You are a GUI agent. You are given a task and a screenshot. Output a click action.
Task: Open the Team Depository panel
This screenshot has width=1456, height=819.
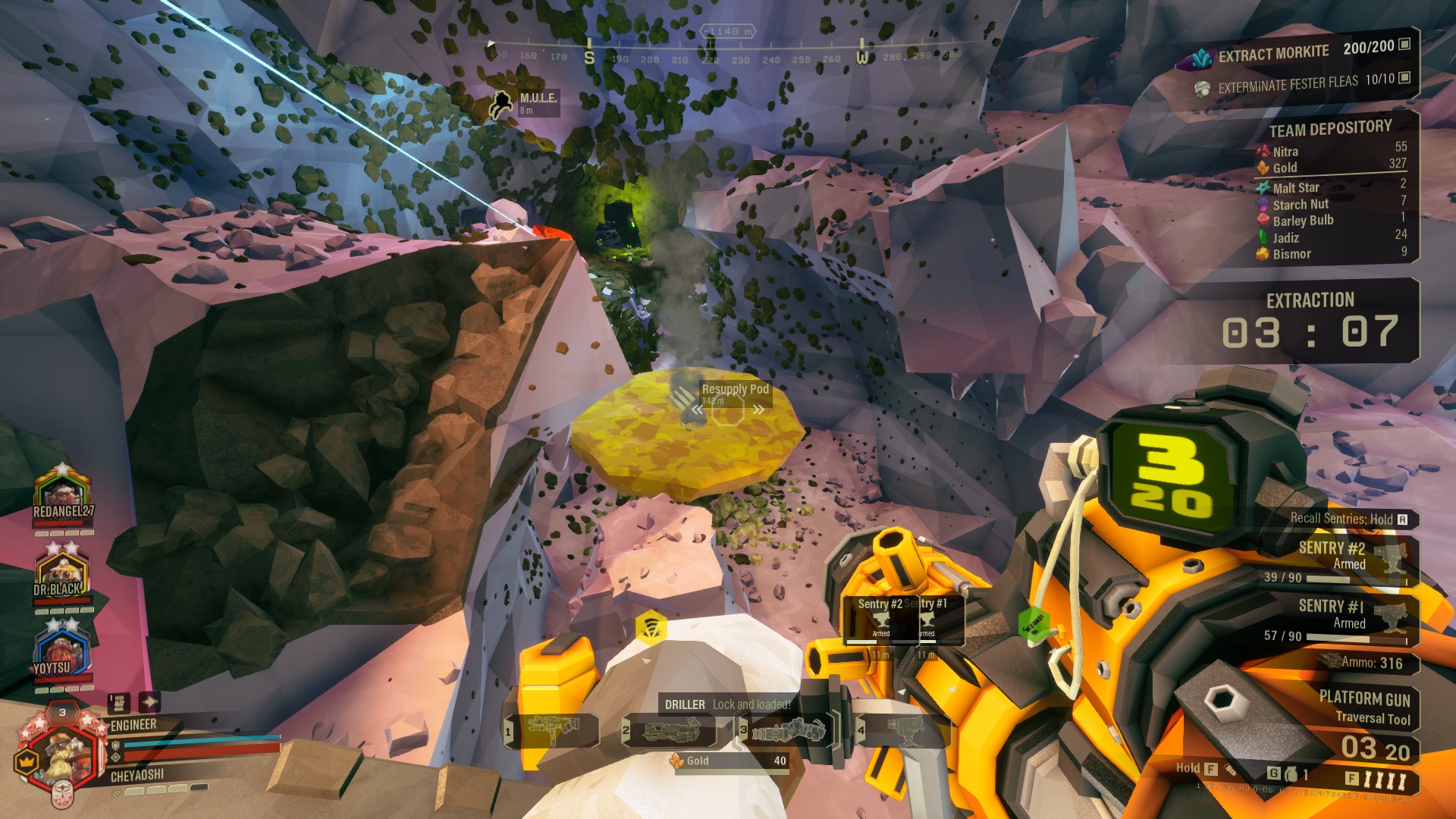click(1331, 129)
